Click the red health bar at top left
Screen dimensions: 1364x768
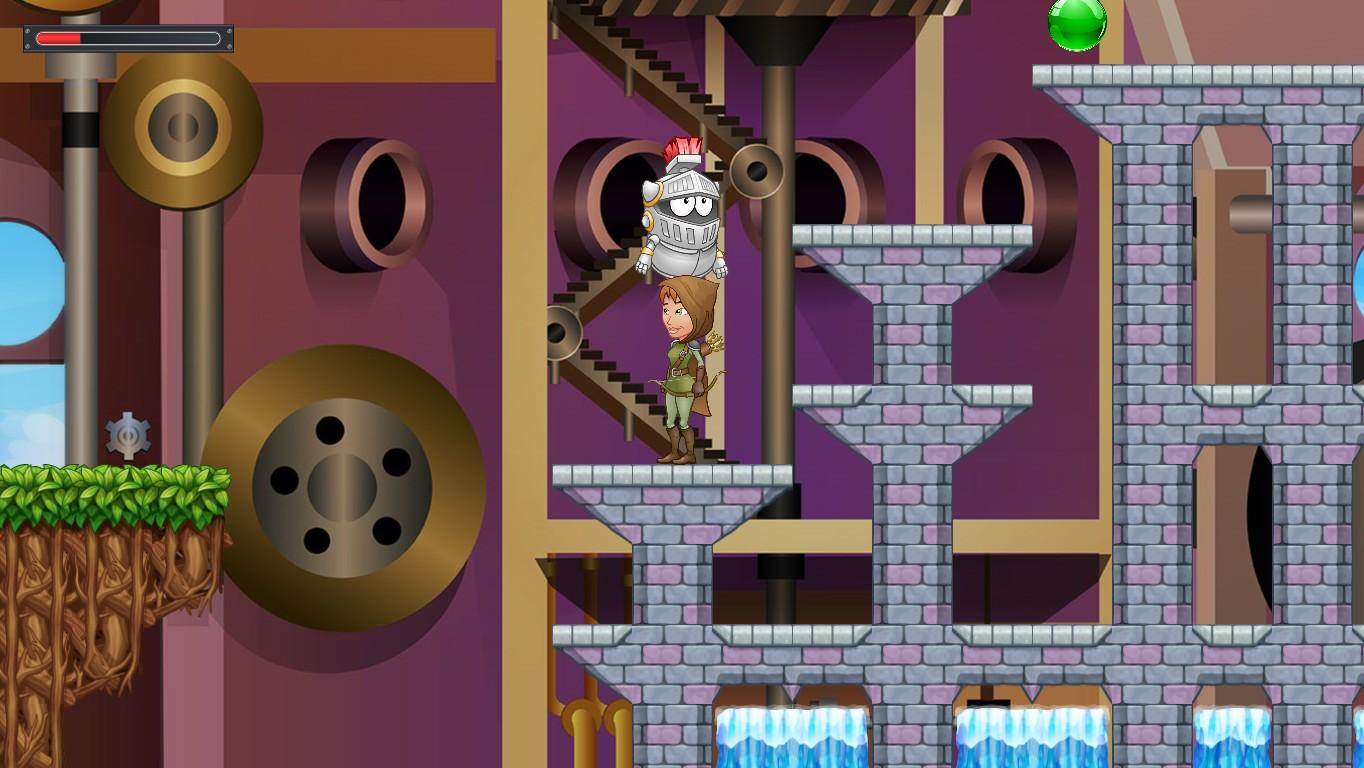pos(60,40)
